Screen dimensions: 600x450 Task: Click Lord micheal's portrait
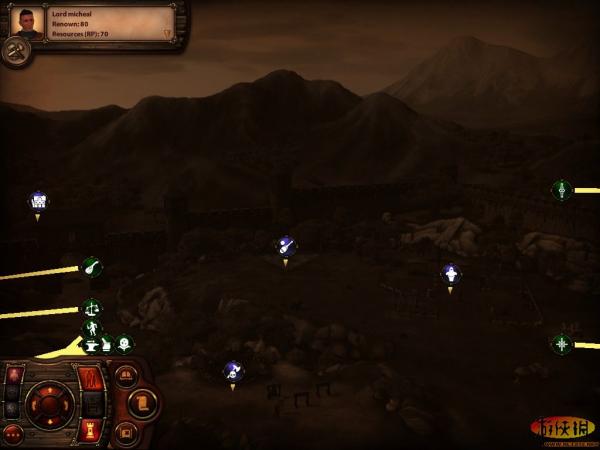pos(28,22)
